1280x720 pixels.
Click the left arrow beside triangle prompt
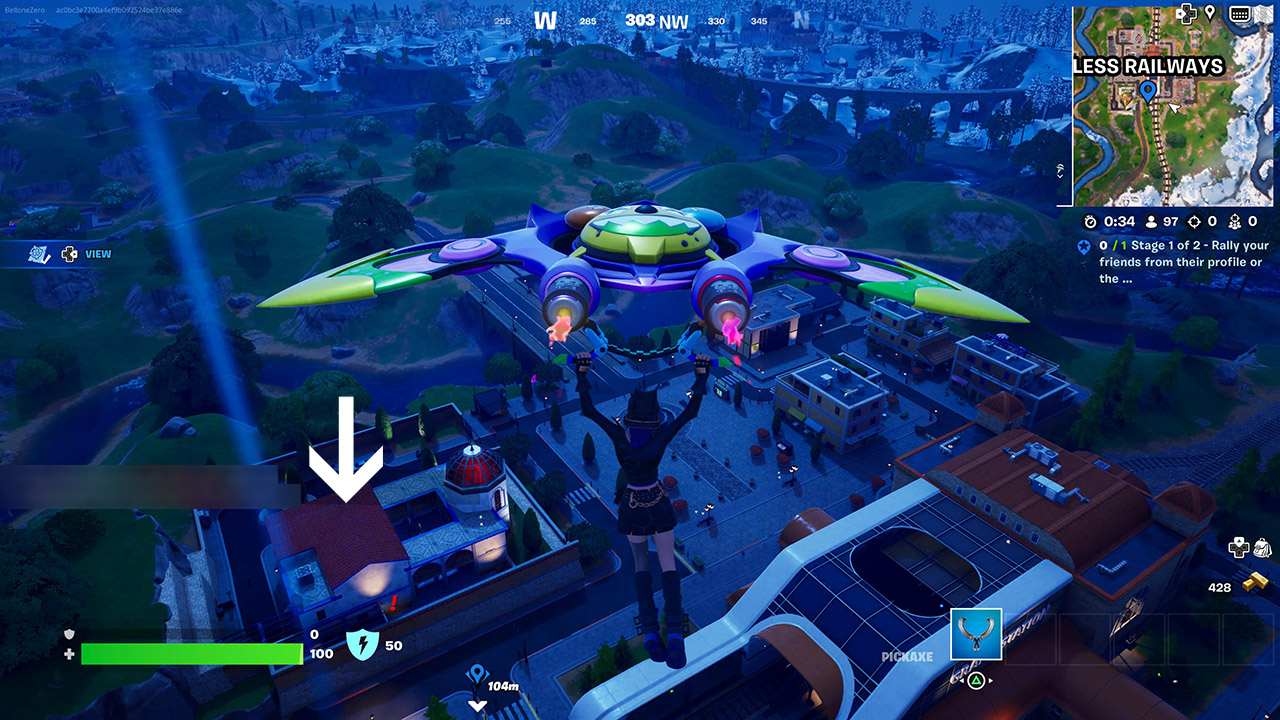[x=962, y=680]
